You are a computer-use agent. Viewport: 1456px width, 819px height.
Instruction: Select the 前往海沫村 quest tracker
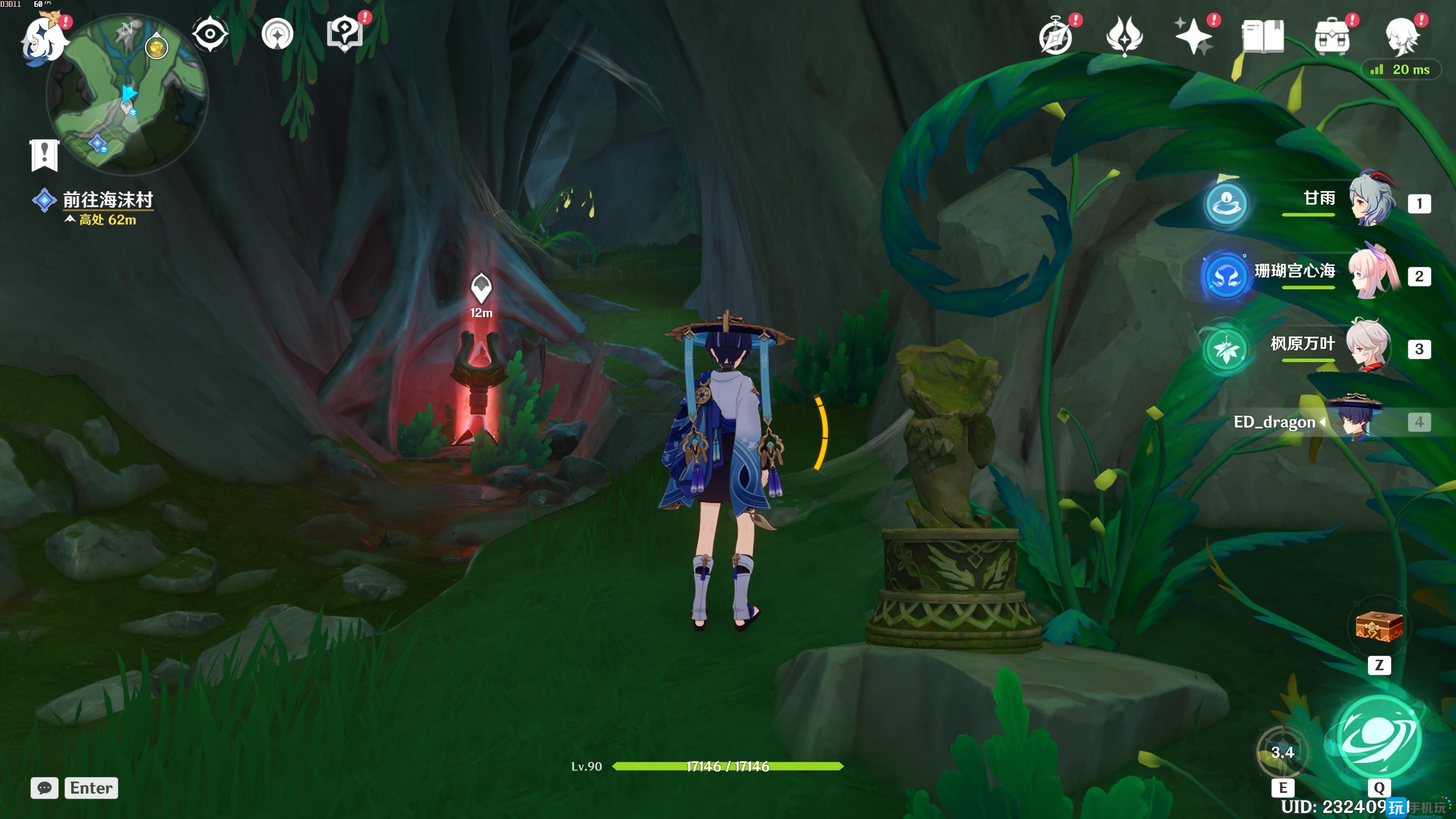107,200
